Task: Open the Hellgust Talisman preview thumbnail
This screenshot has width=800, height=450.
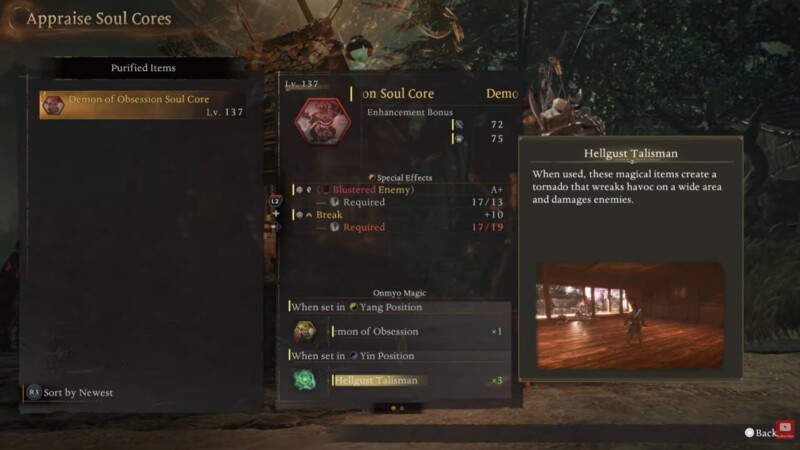Action: [630, 316]
